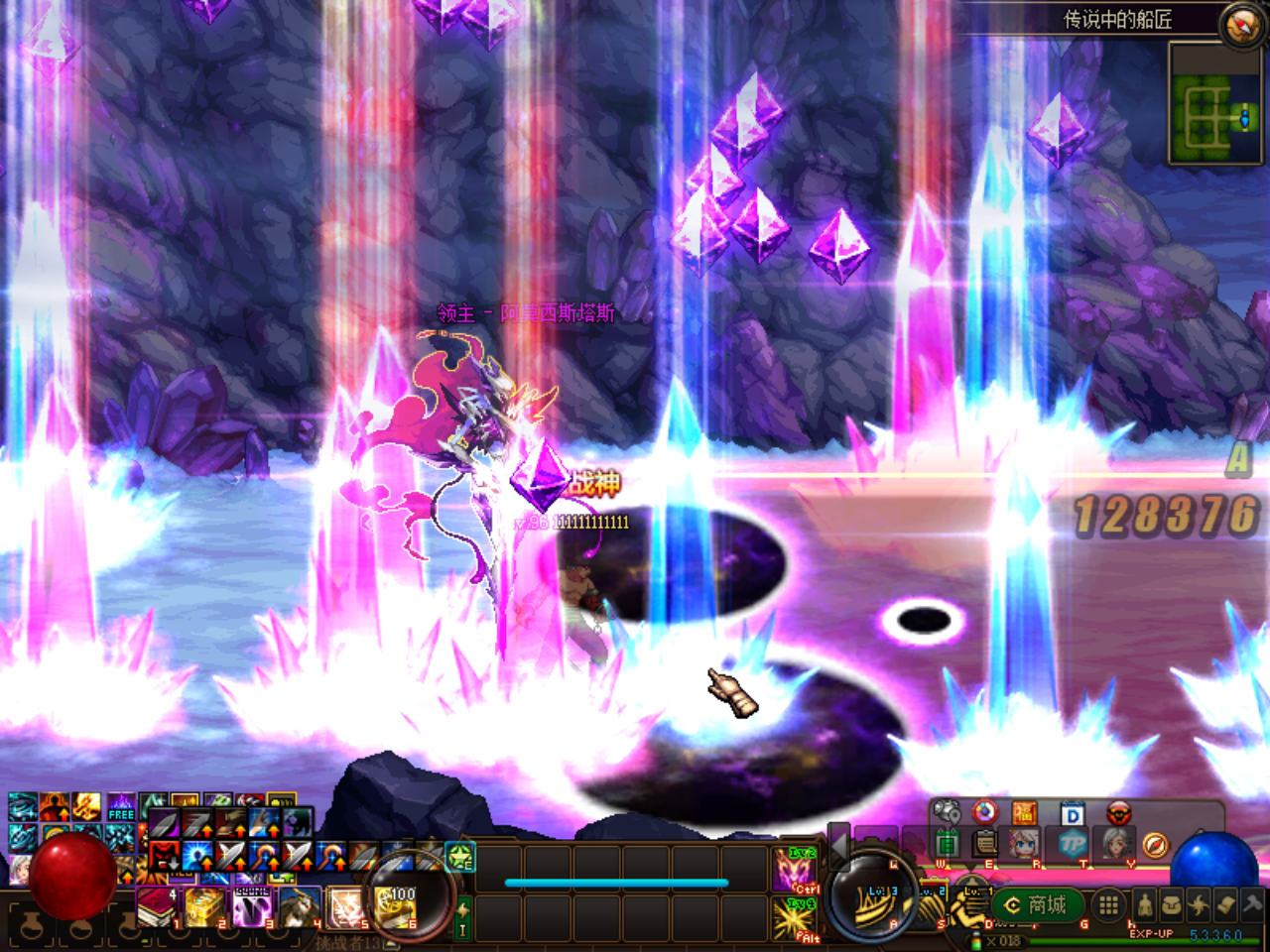This screenshot has width=1270, height=952.
Task: Open the clipboard quest log icon
Action: pyautogui.click(x=984, y=843)
